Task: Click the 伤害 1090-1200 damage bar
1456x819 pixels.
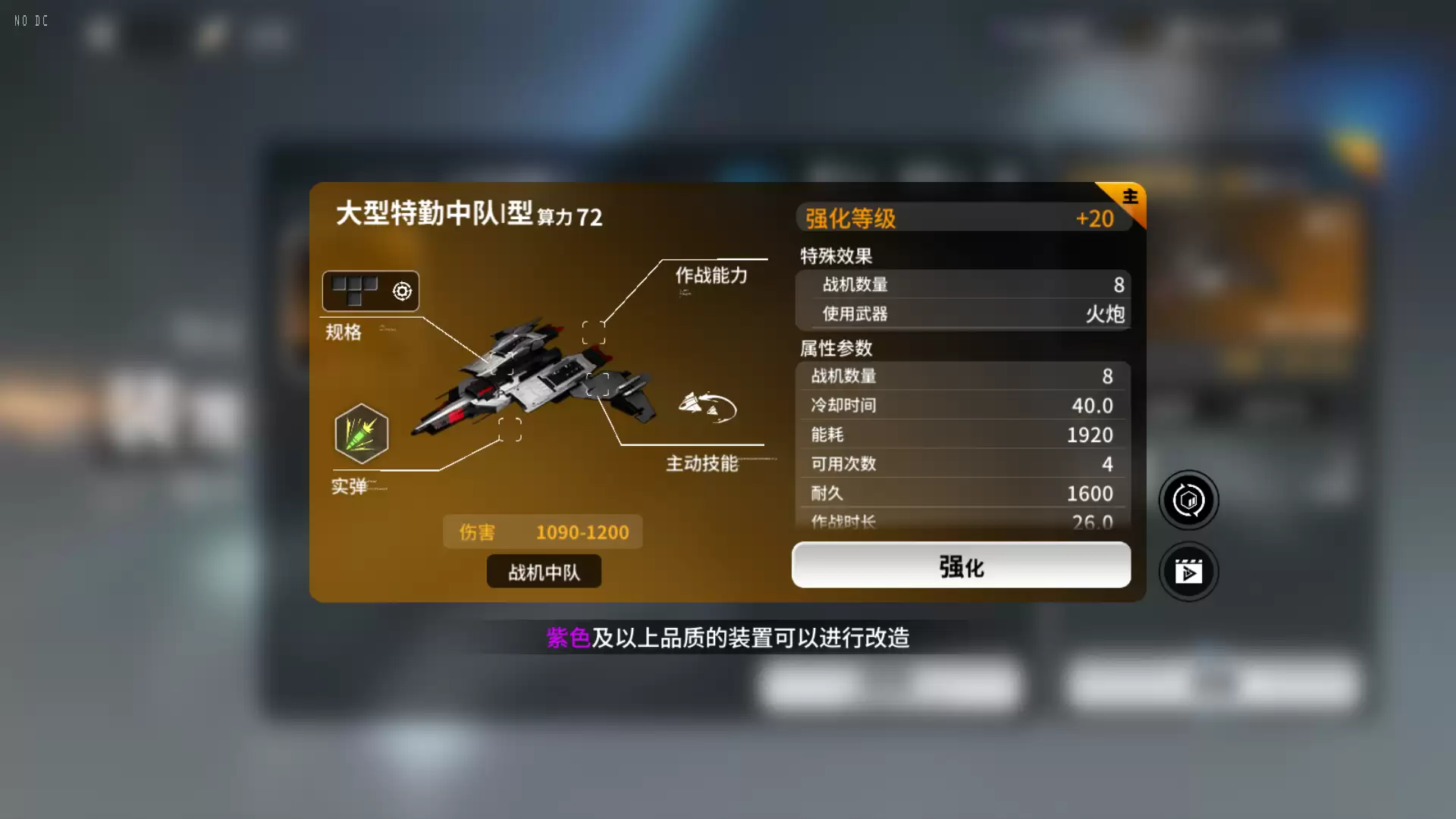Action: (543, 532)
